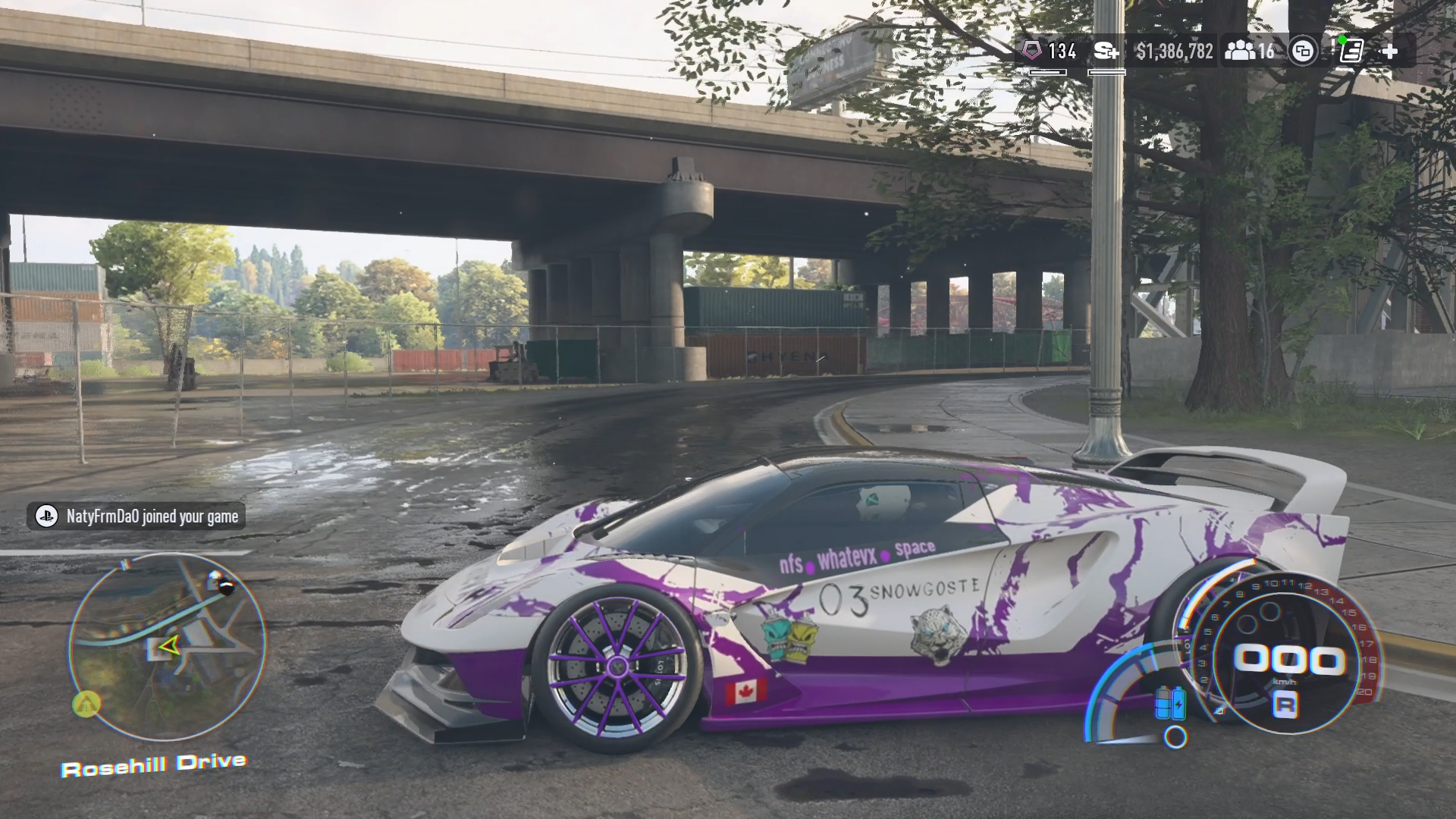Click the plus icon in top bar
The image size is (1456, 819).
coord(1389,51)
